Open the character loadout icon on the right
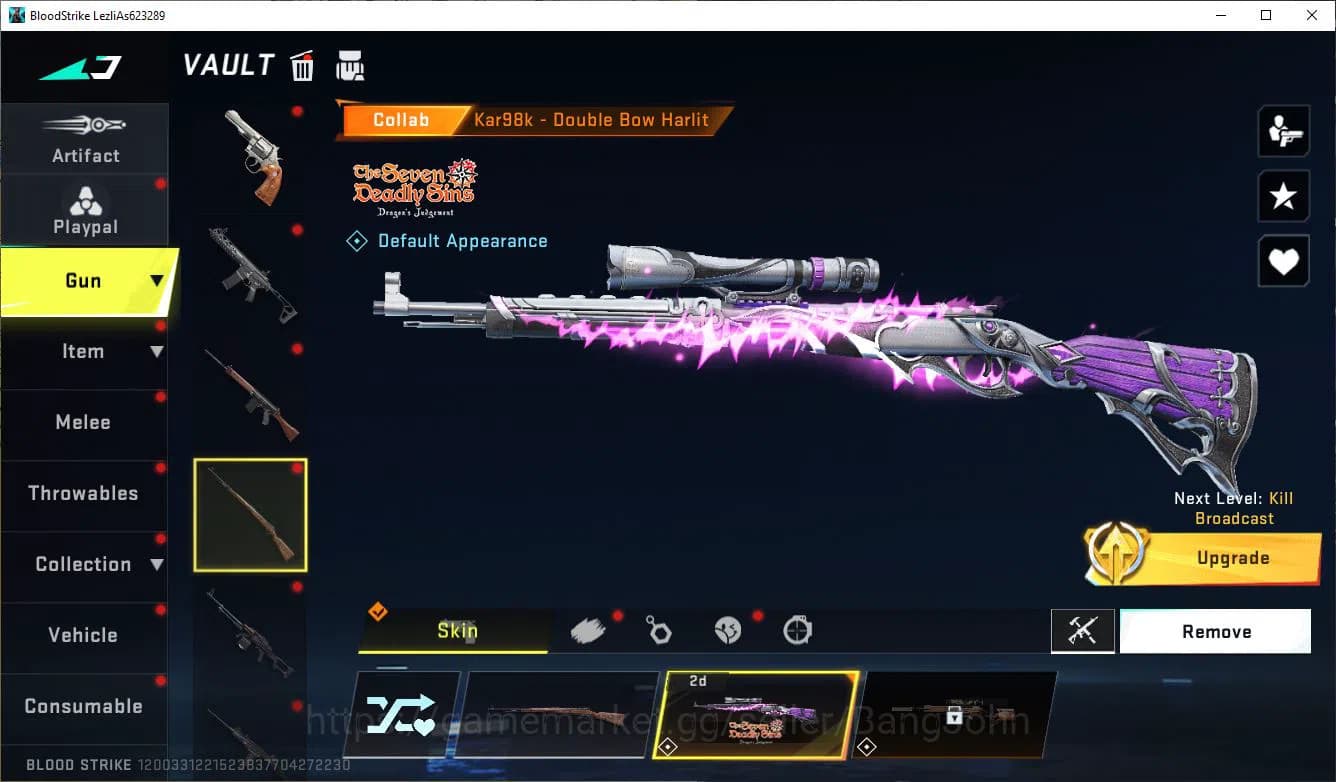Image resolution: width=1336 pixels, height=782 pixels. tap(1283, 131)
